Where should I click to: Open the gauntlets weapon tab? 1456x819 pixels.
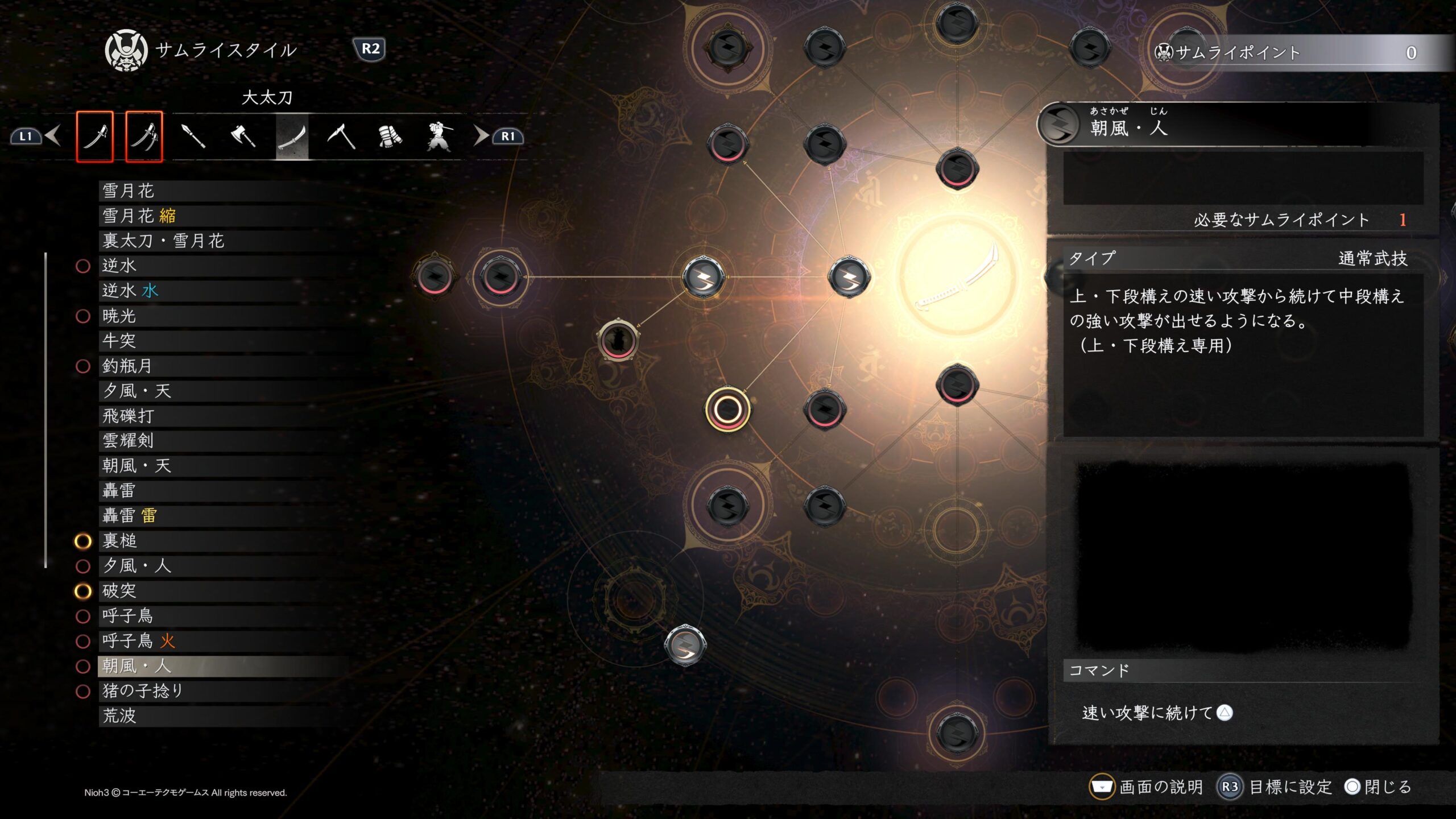(x=390, y=136)
